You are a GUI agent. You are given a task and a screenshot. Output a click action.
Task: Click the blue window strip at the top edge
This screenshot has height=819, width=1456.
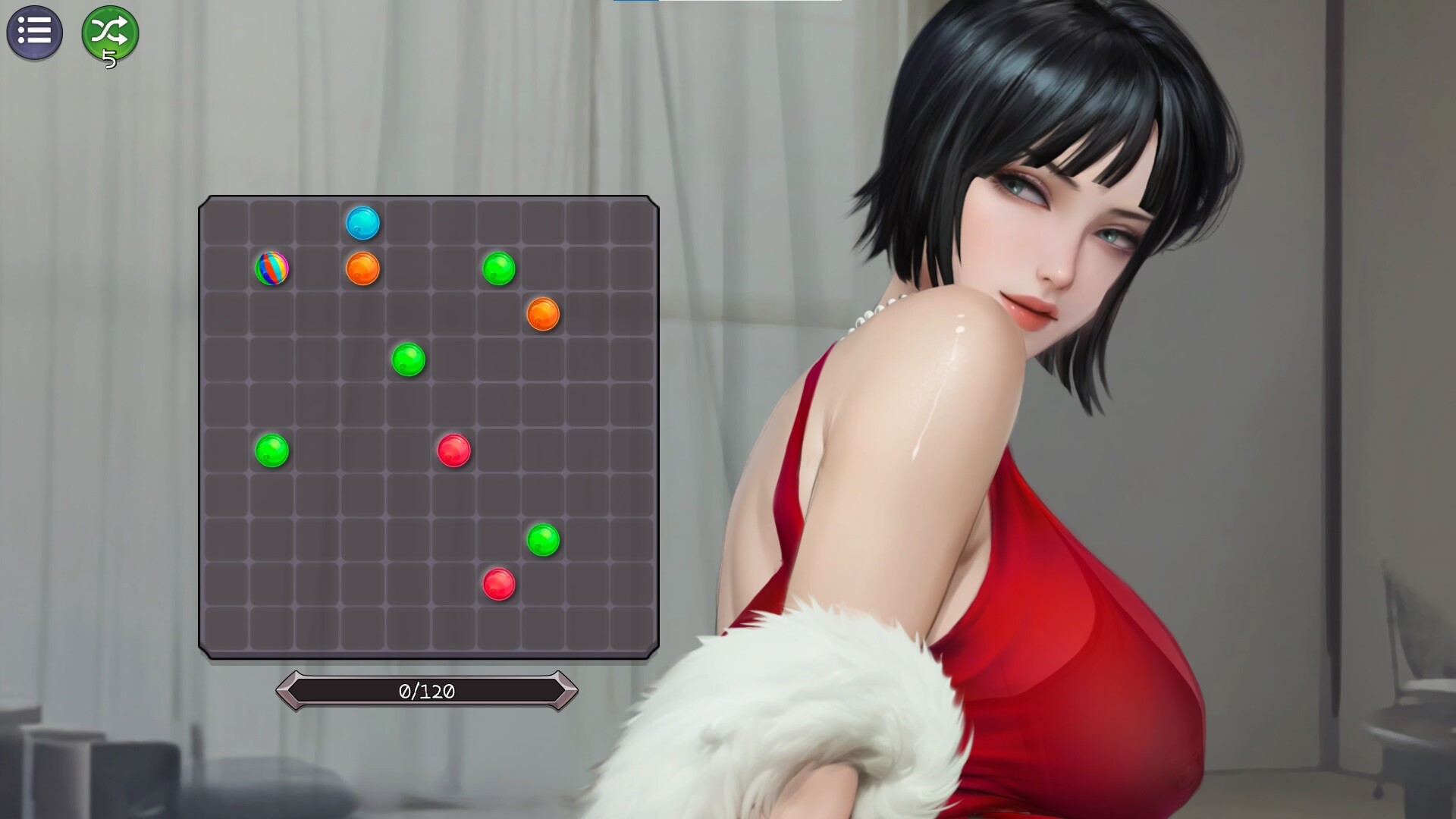[x=635, y=2]
